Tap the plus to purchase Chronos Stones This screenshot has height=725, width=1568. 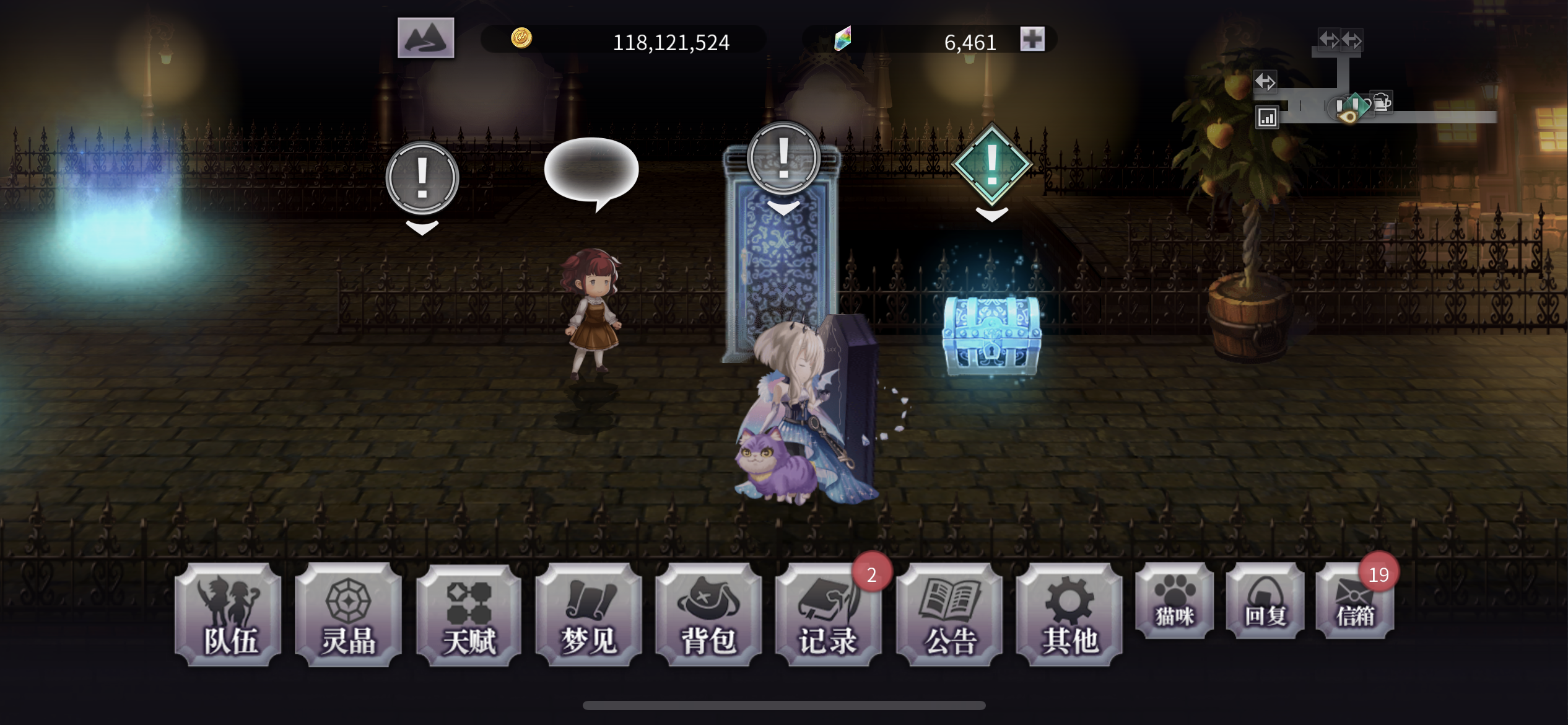1033,38
